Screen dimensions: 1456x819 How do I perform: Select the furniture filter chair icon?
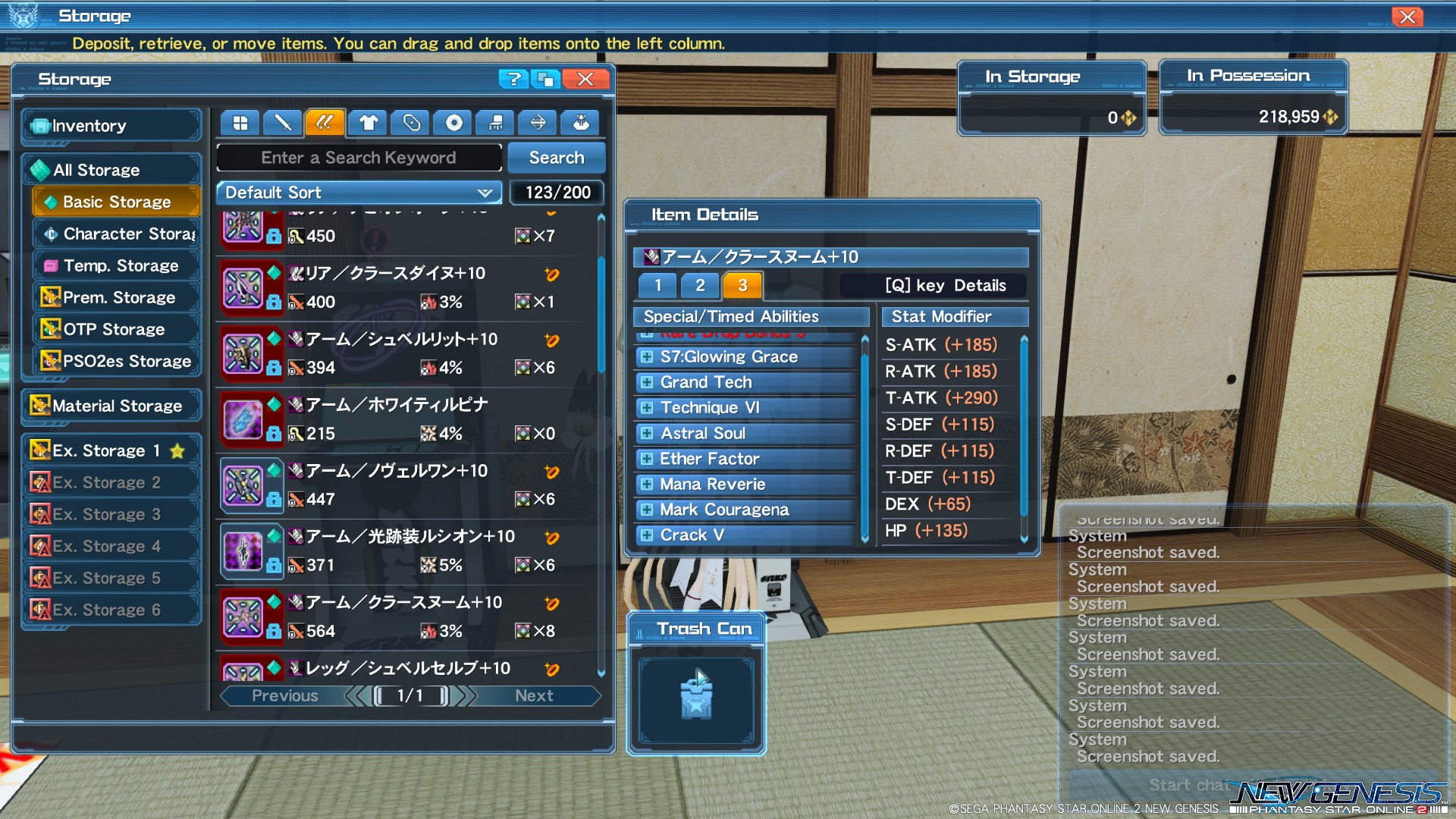tap(494, 123)
